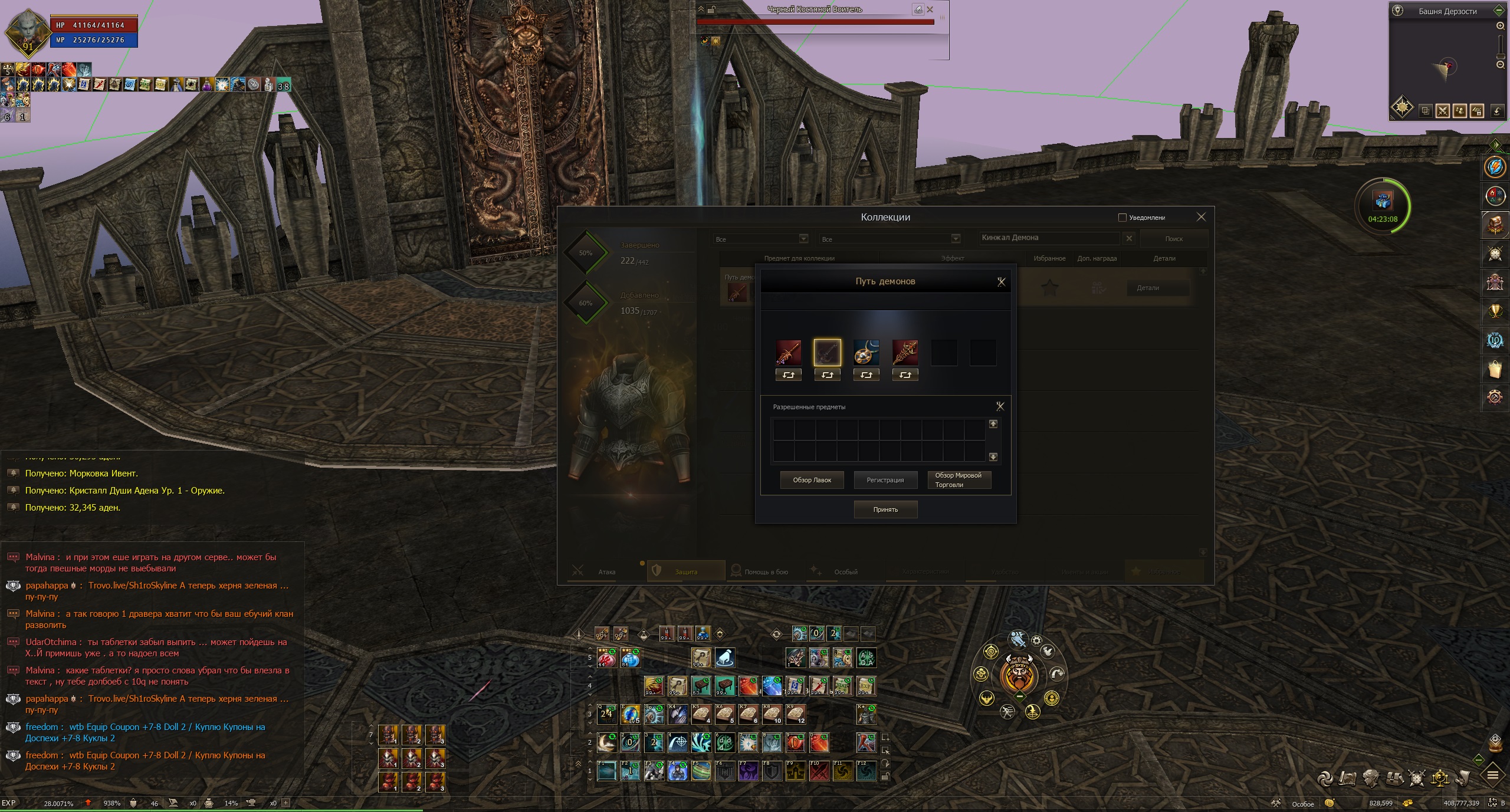1510x812 pixels.
Task: Close the Черный Костяной Воитель target frame
Action: [x=930, y=9]
